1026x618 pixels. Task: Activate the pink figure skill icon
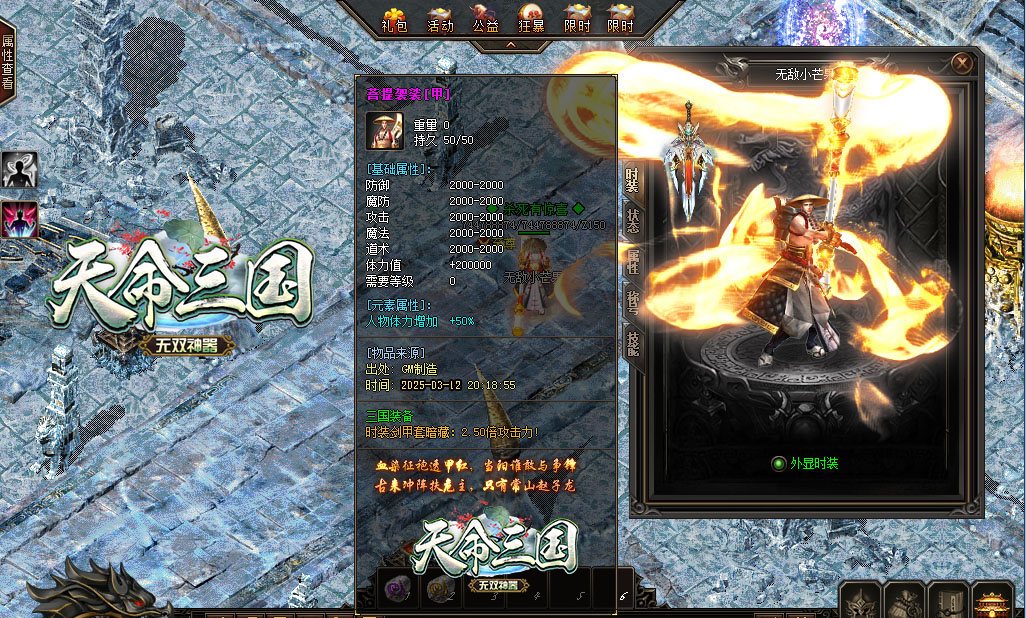click(x=19, y=219)
